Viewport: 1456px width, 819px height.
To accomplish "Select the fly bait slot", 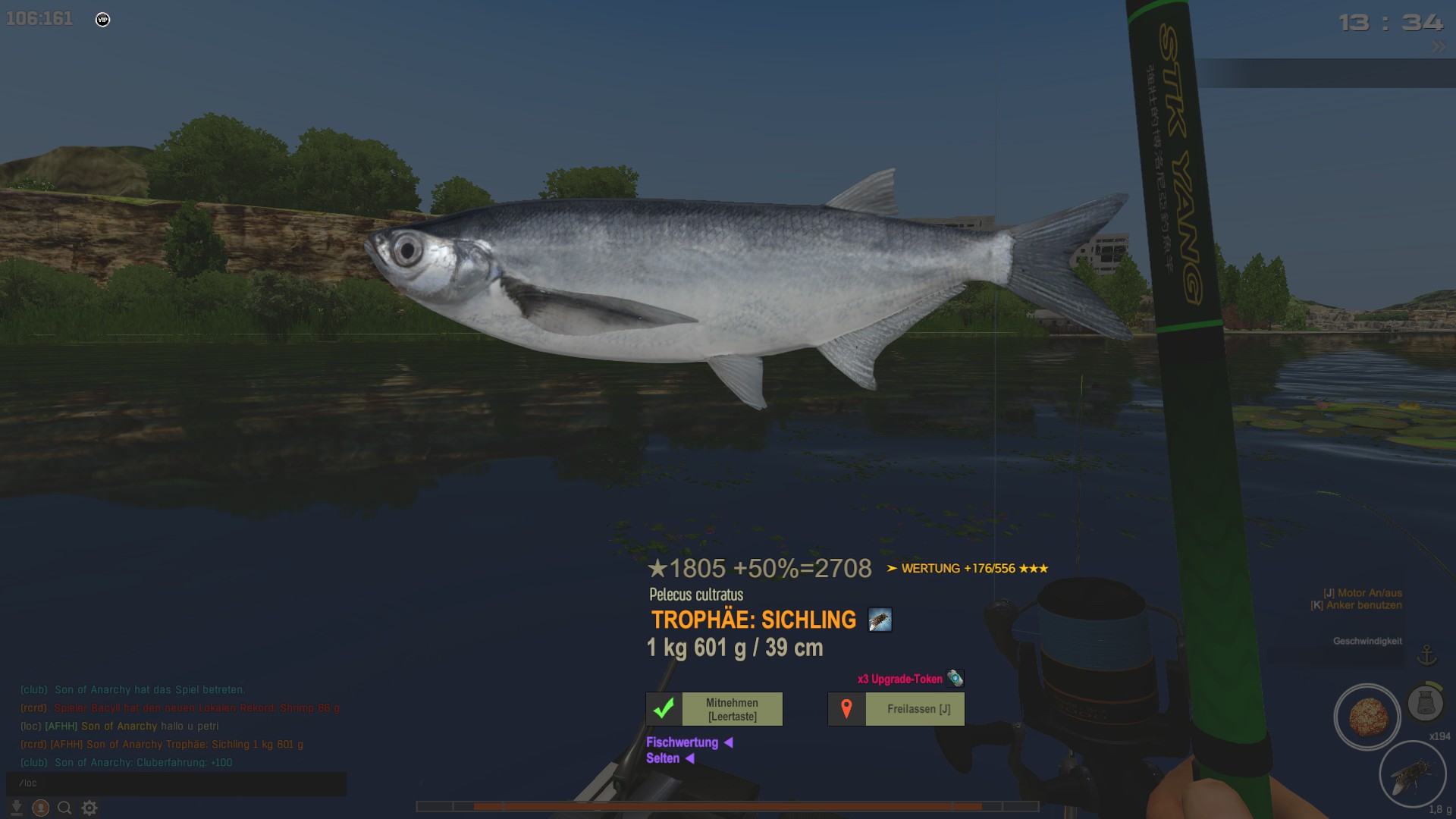I will tap(1412, 774).
